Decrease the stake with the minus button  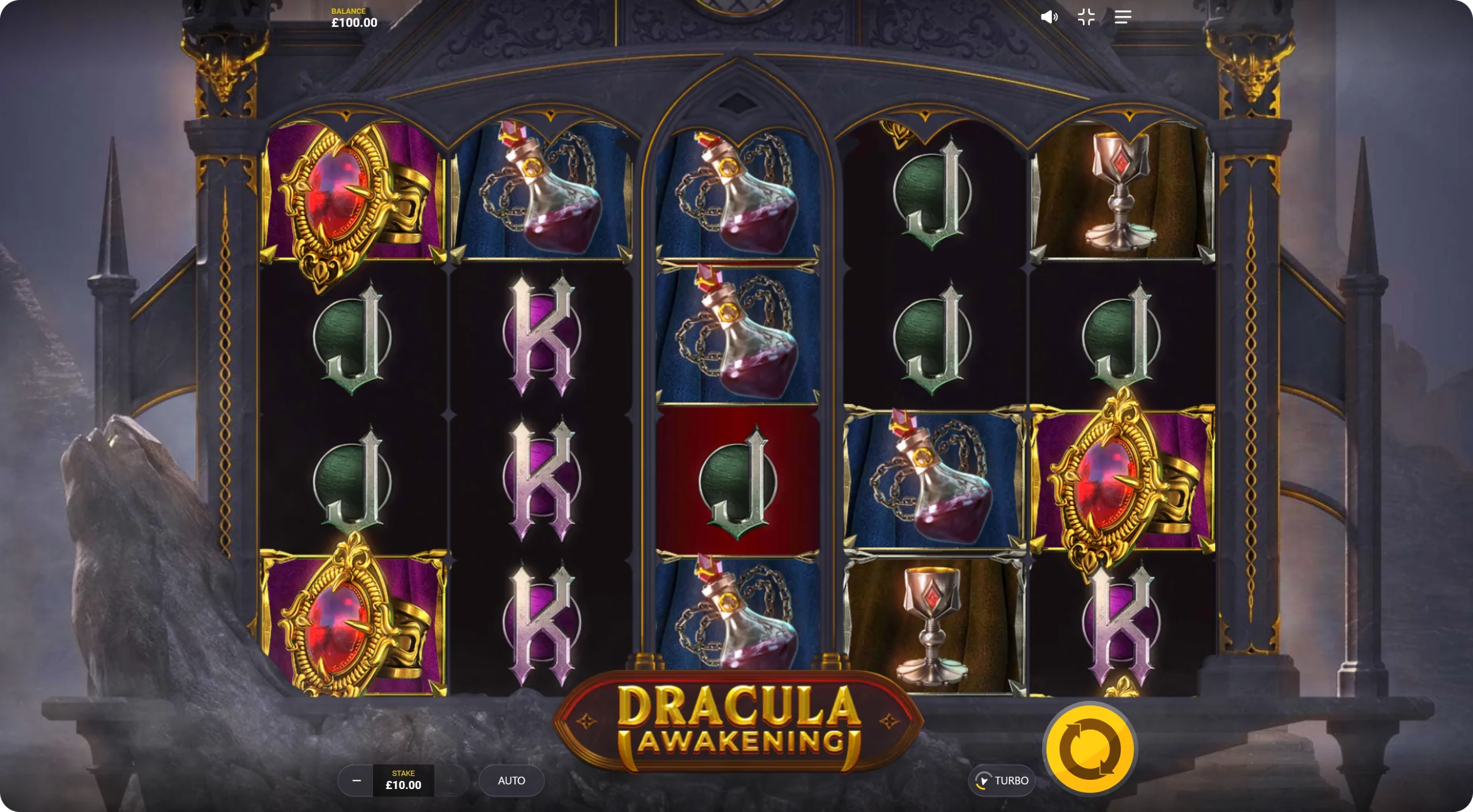click(356, 780)
